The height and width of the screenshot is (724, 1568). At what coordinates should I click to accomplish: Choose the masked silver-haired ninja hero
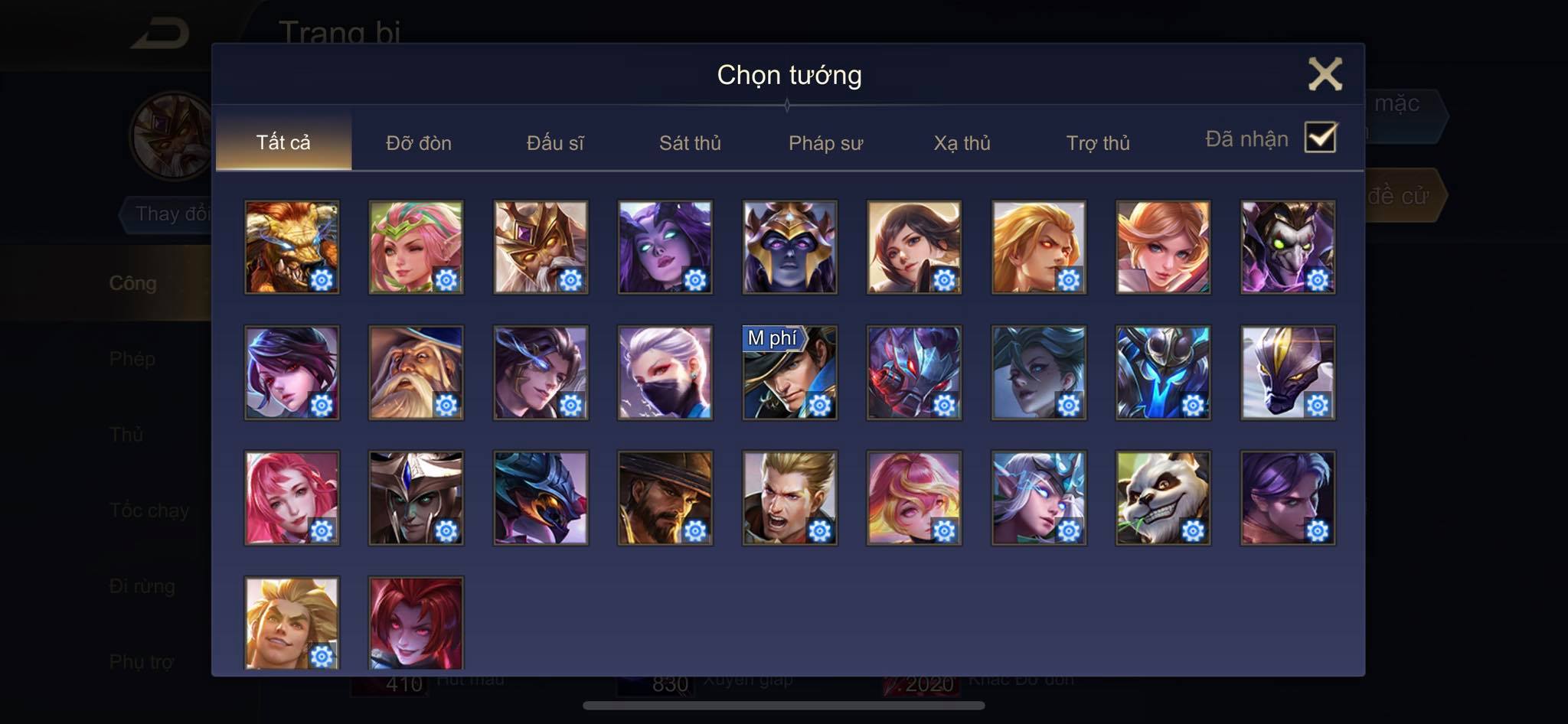(665, 373)
